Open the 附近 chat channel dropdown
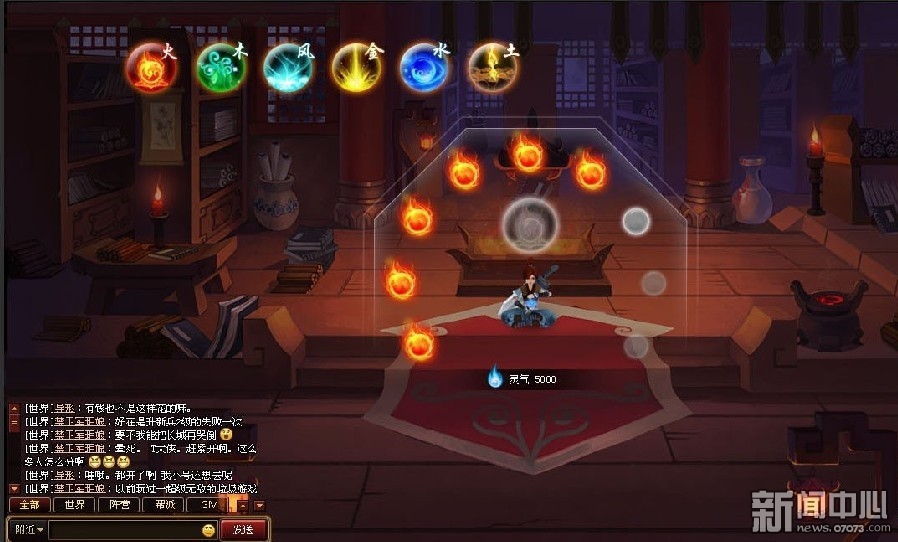The width and height of the screenshot is (898, 542). [x=27, y=529]
